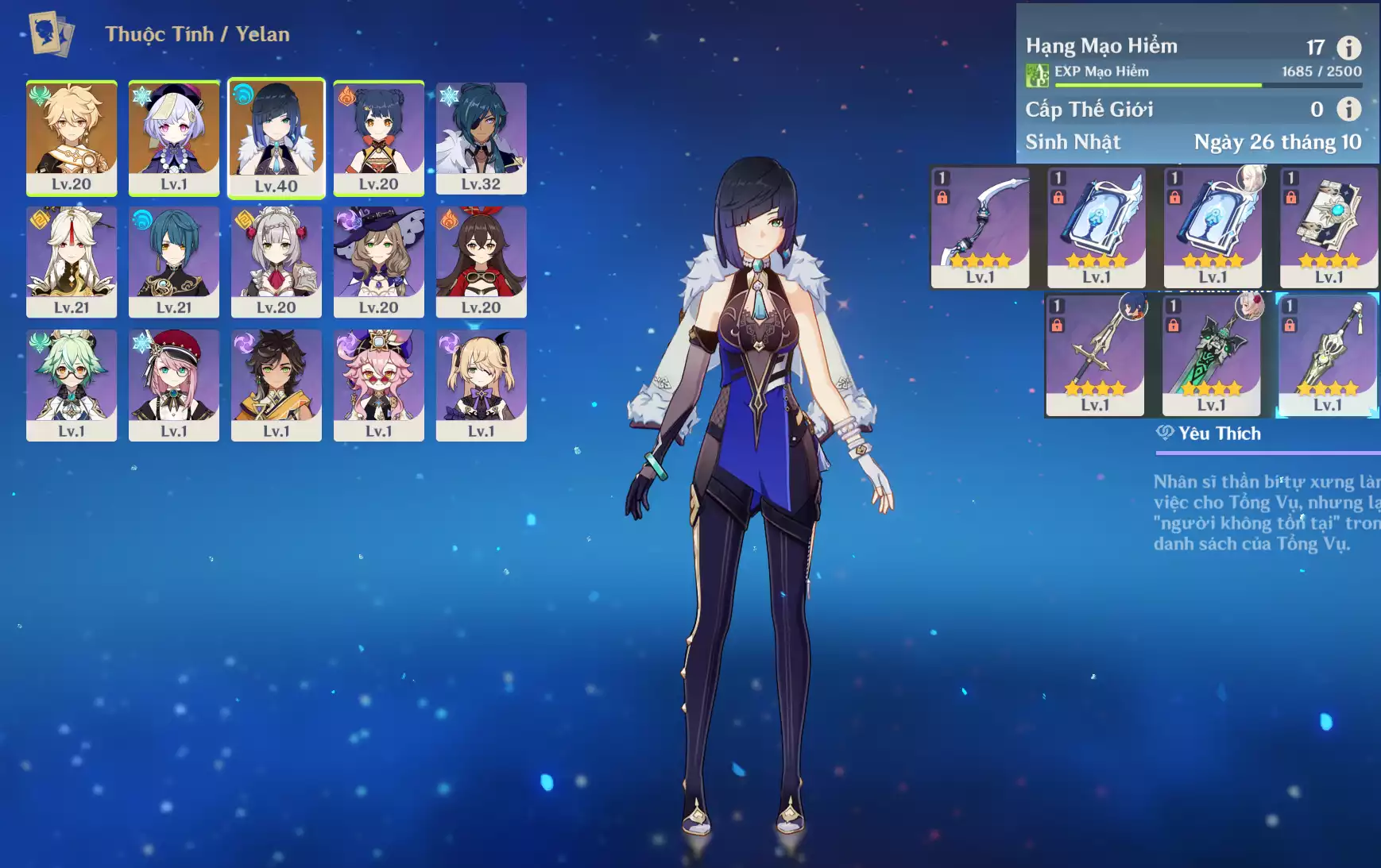Select Aether's Lv.20 character portrait
The width and height of the screenshot is (1381, 868).
pos(72,137)
